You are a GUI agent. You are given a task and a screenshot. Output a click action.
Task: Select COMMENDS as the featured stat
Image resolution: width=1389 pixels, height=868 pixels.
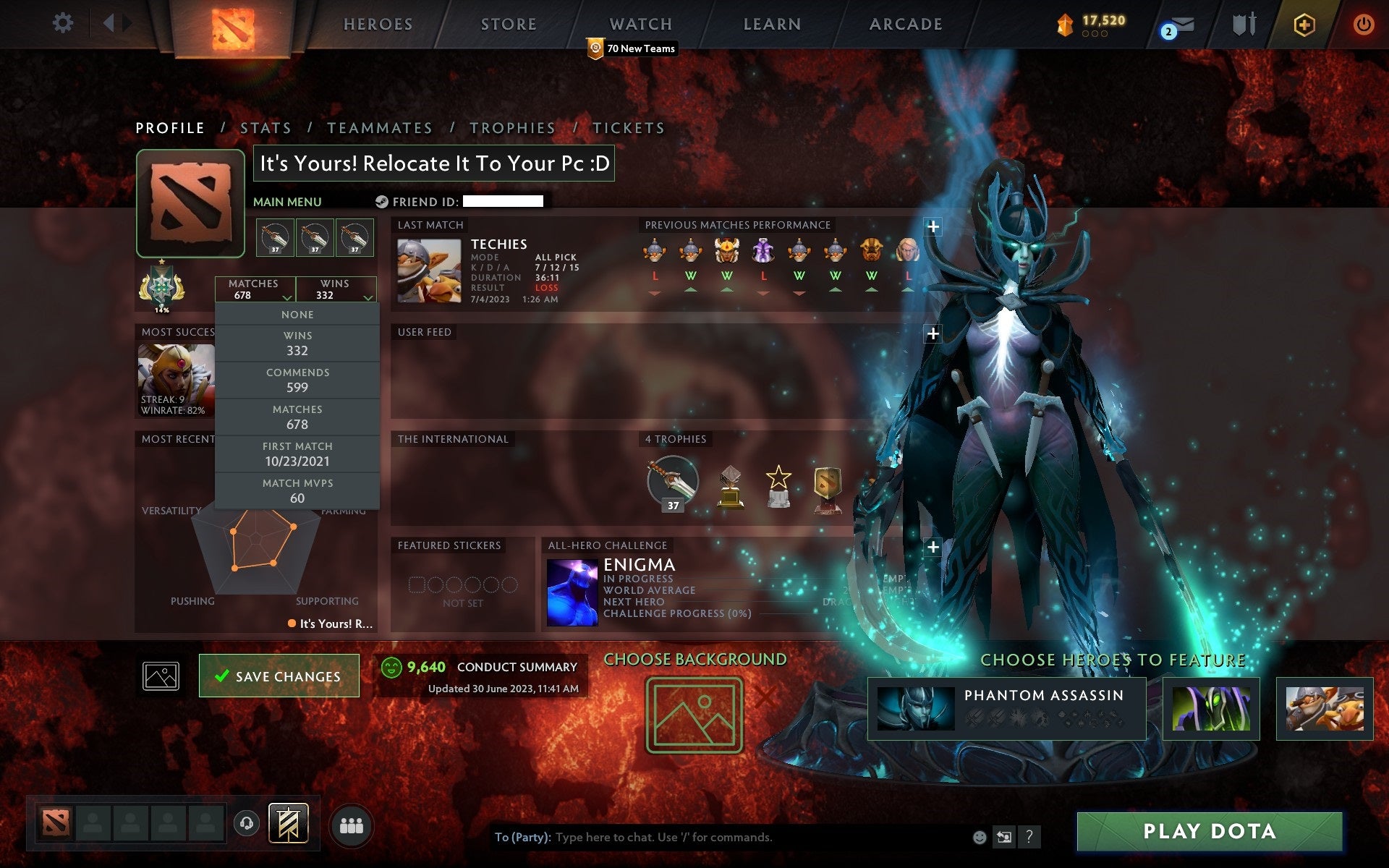[x=297, y=380]
